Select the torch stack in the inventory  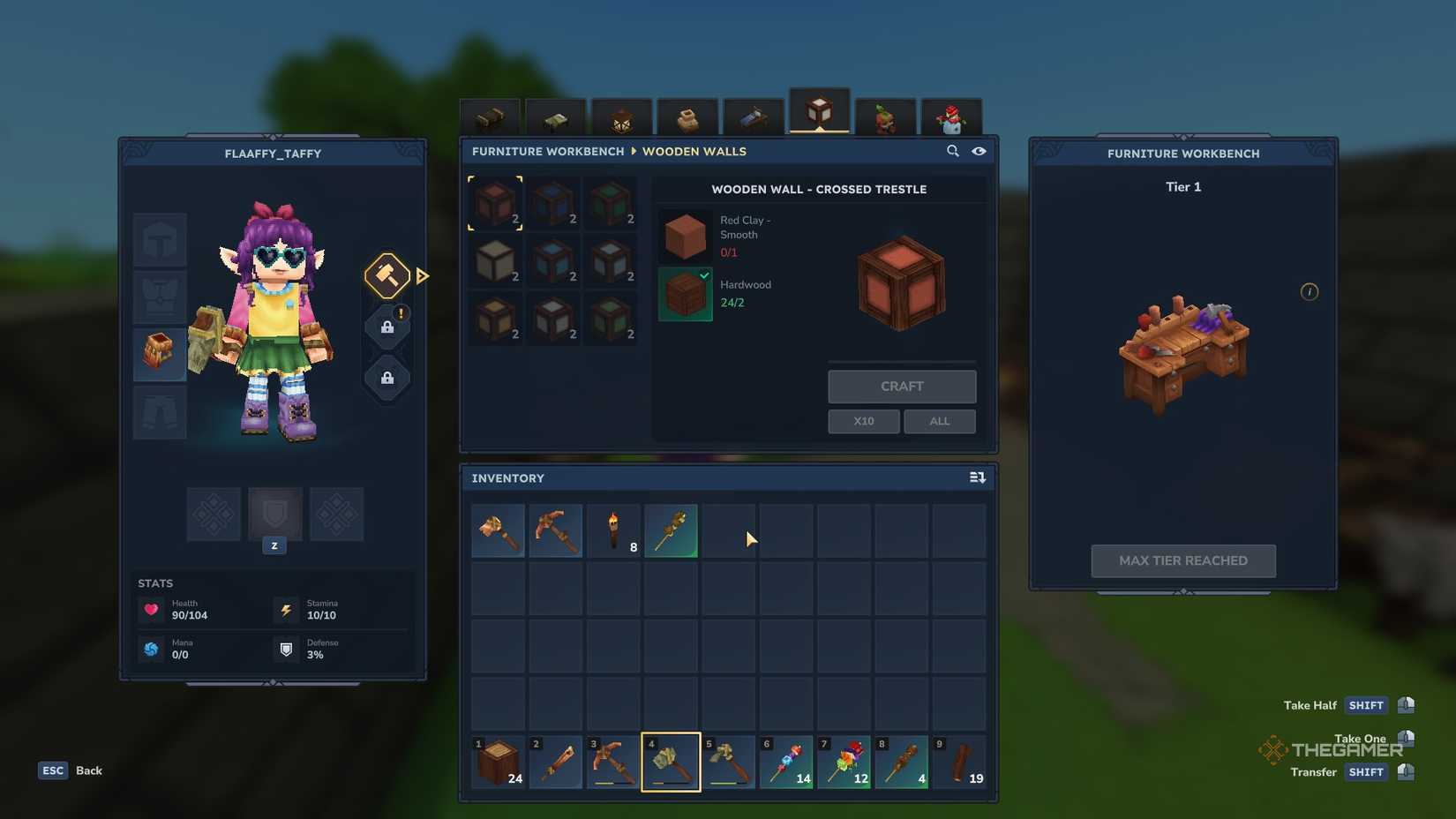[613, 530]
